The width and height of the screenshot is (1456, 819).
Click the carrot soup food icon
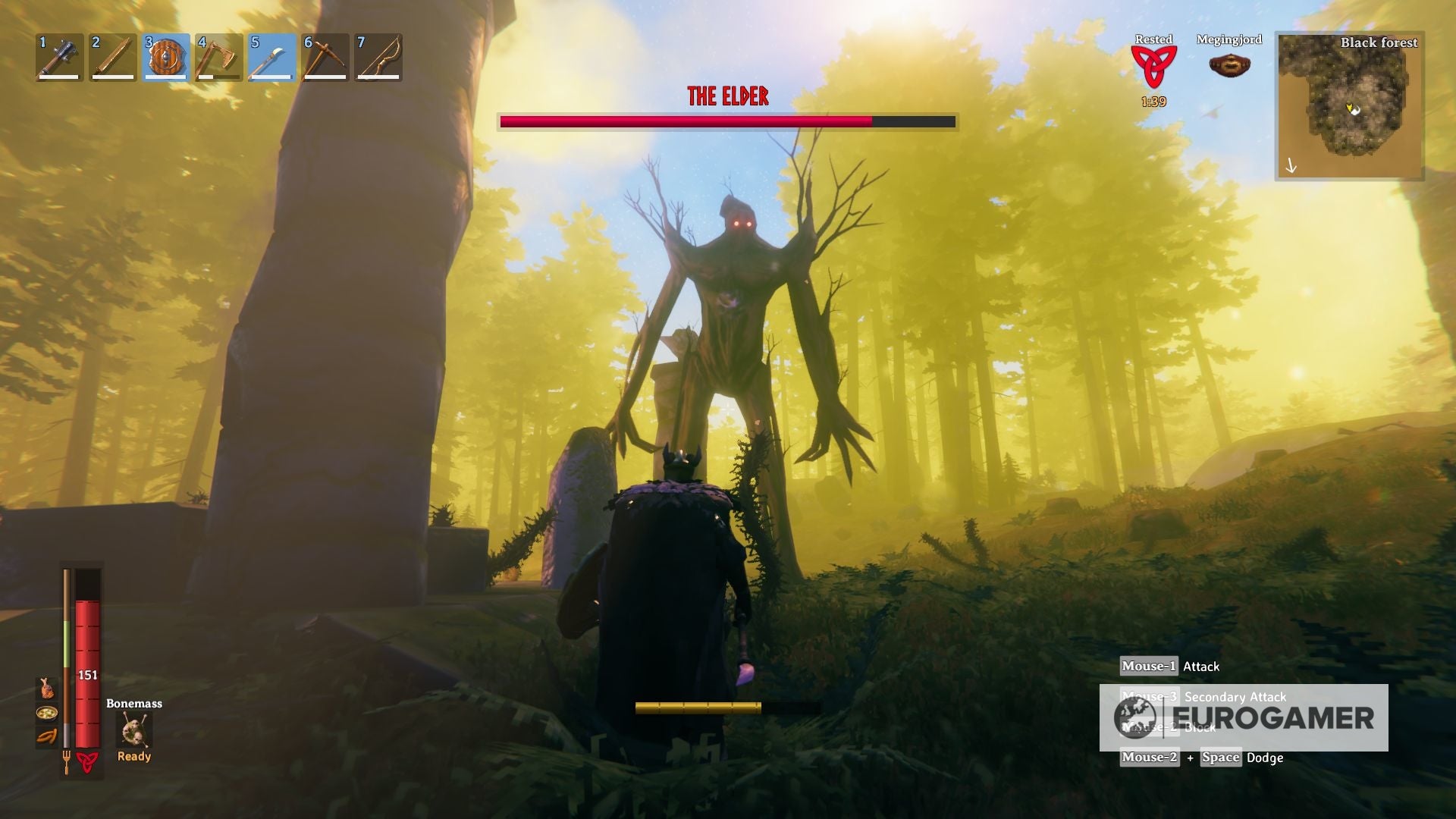coord(47,714)
